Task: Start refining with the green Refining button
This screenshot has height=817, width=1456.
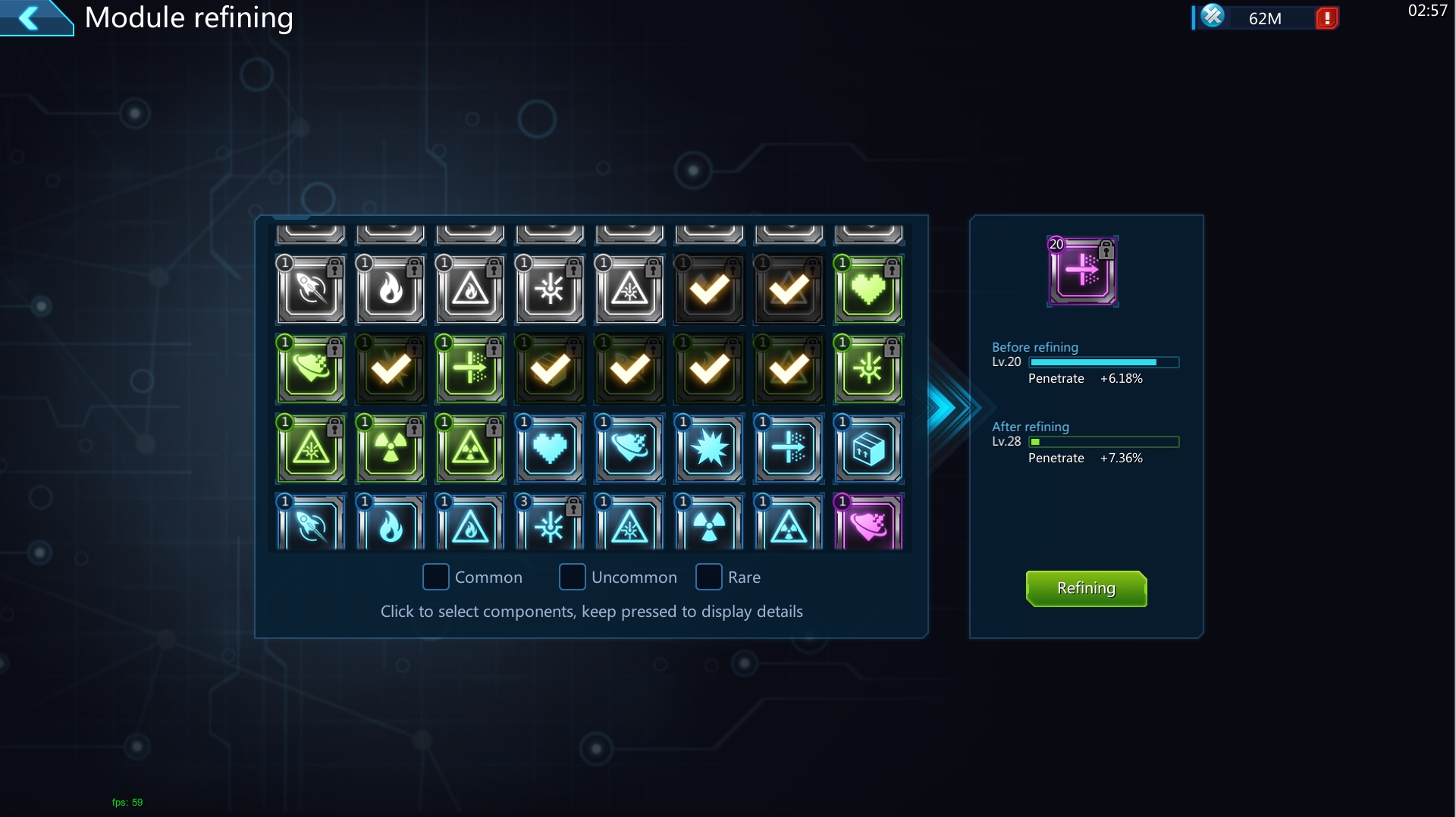Action: pos(1086,589)
